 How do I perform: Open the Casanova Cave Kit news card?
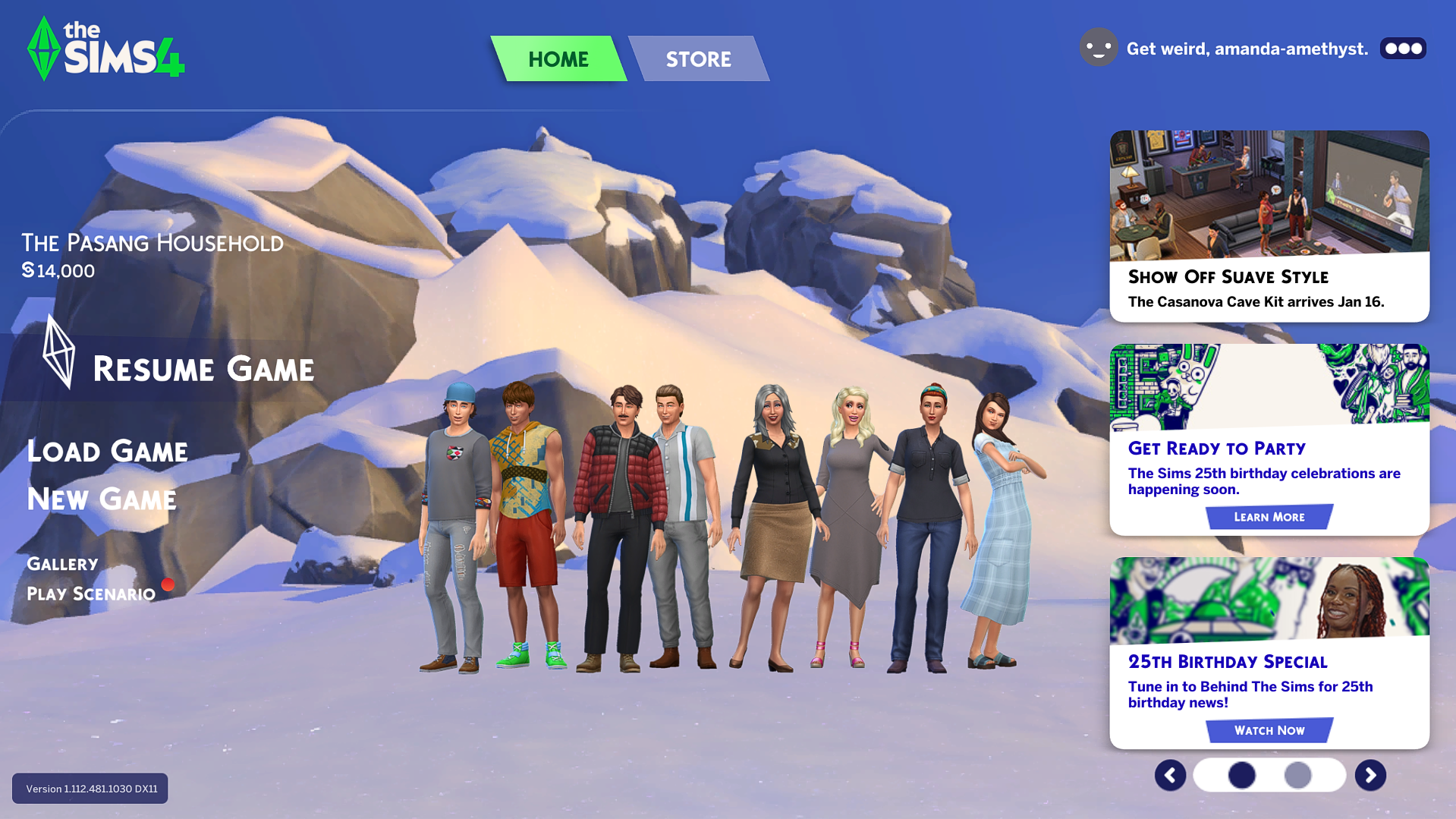click(x=1269, y=225)
